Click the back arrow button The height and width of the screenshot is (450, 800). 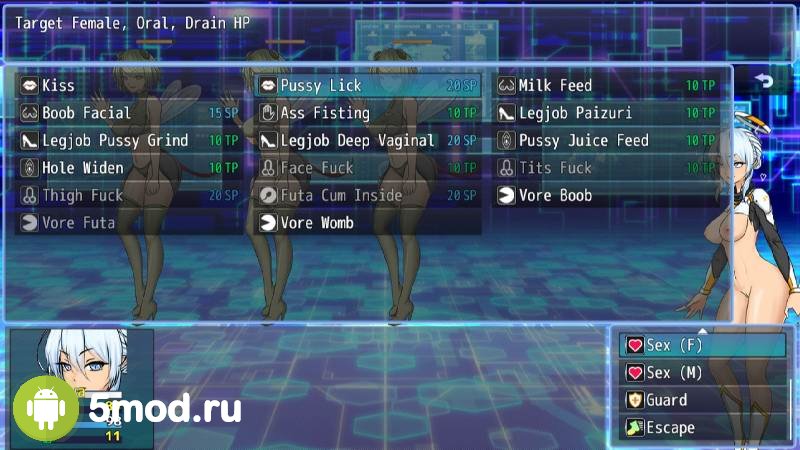pos(765,82)
